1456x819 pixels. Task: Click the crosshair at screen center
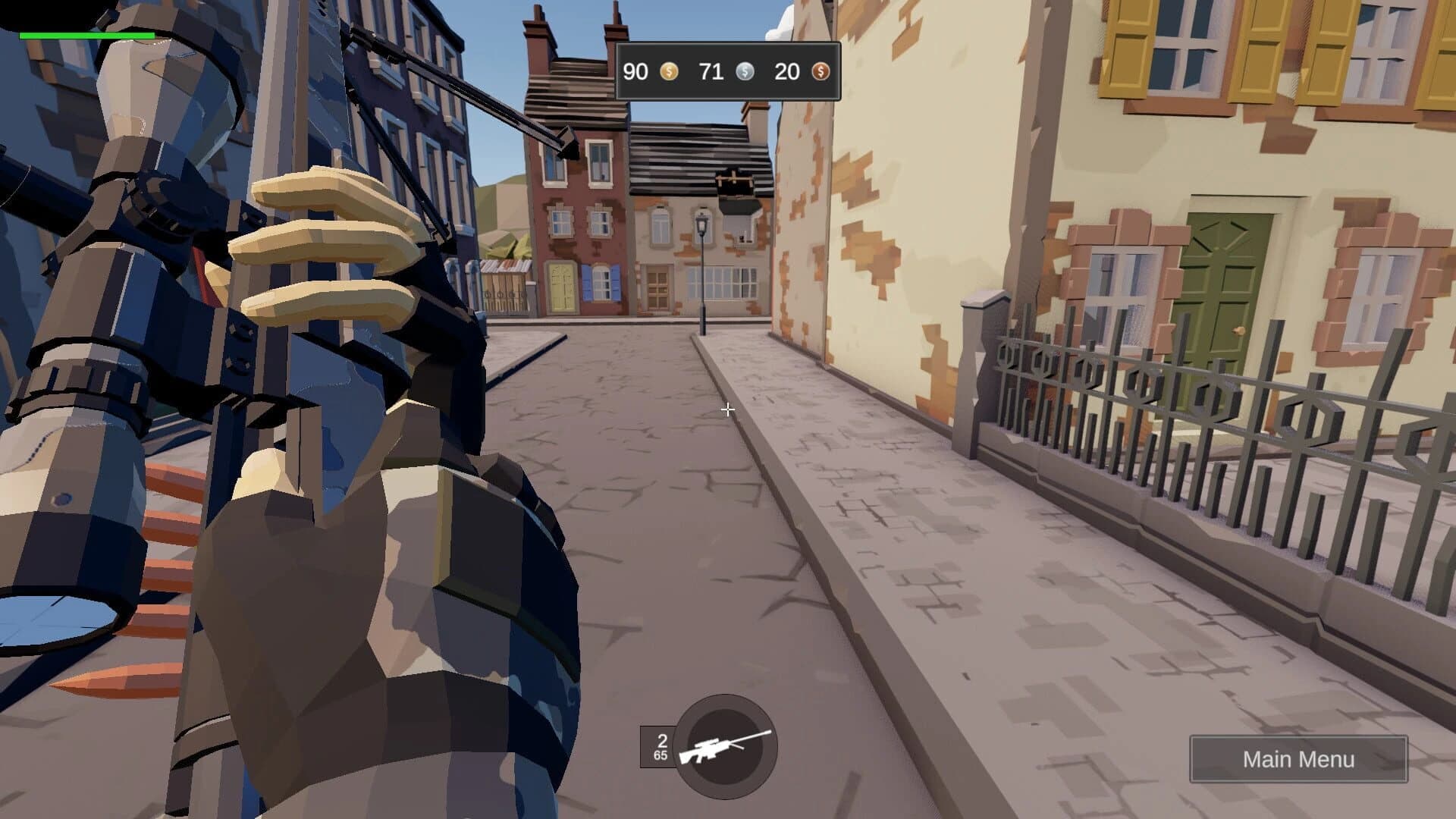pos(727,409)
